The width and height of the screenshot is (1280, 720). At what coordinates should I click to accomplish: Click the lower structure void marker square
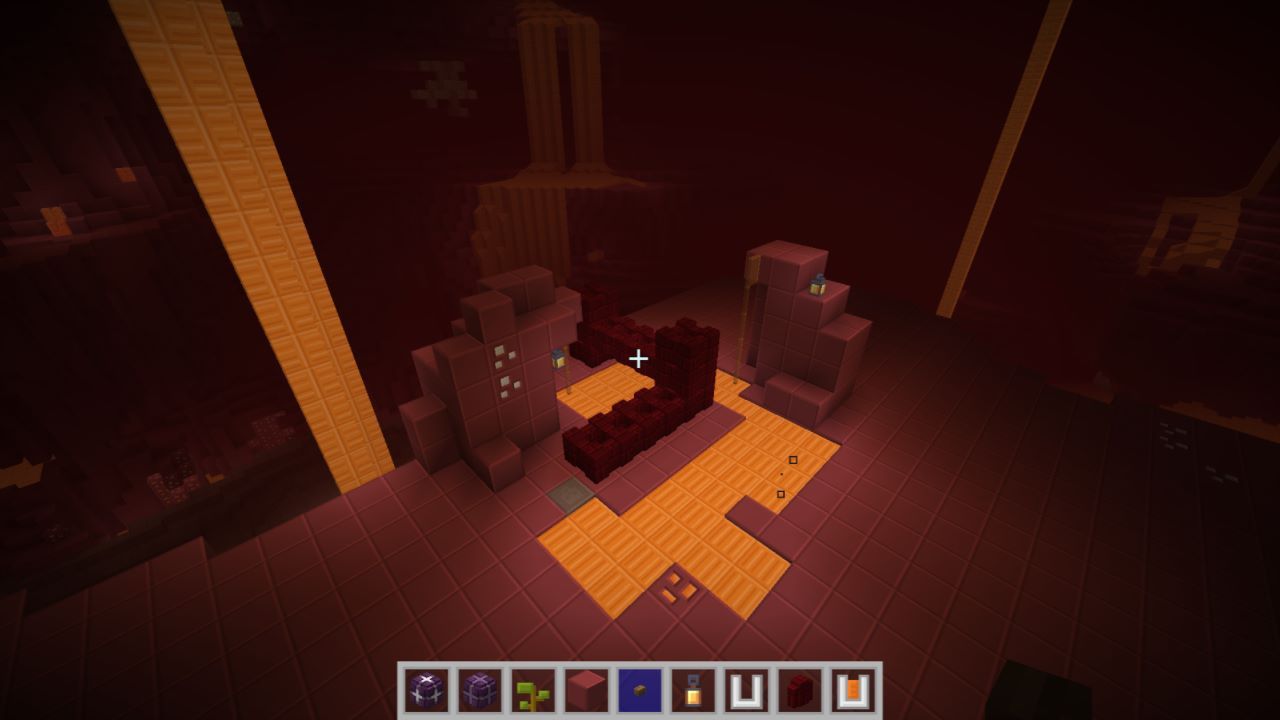783,496
